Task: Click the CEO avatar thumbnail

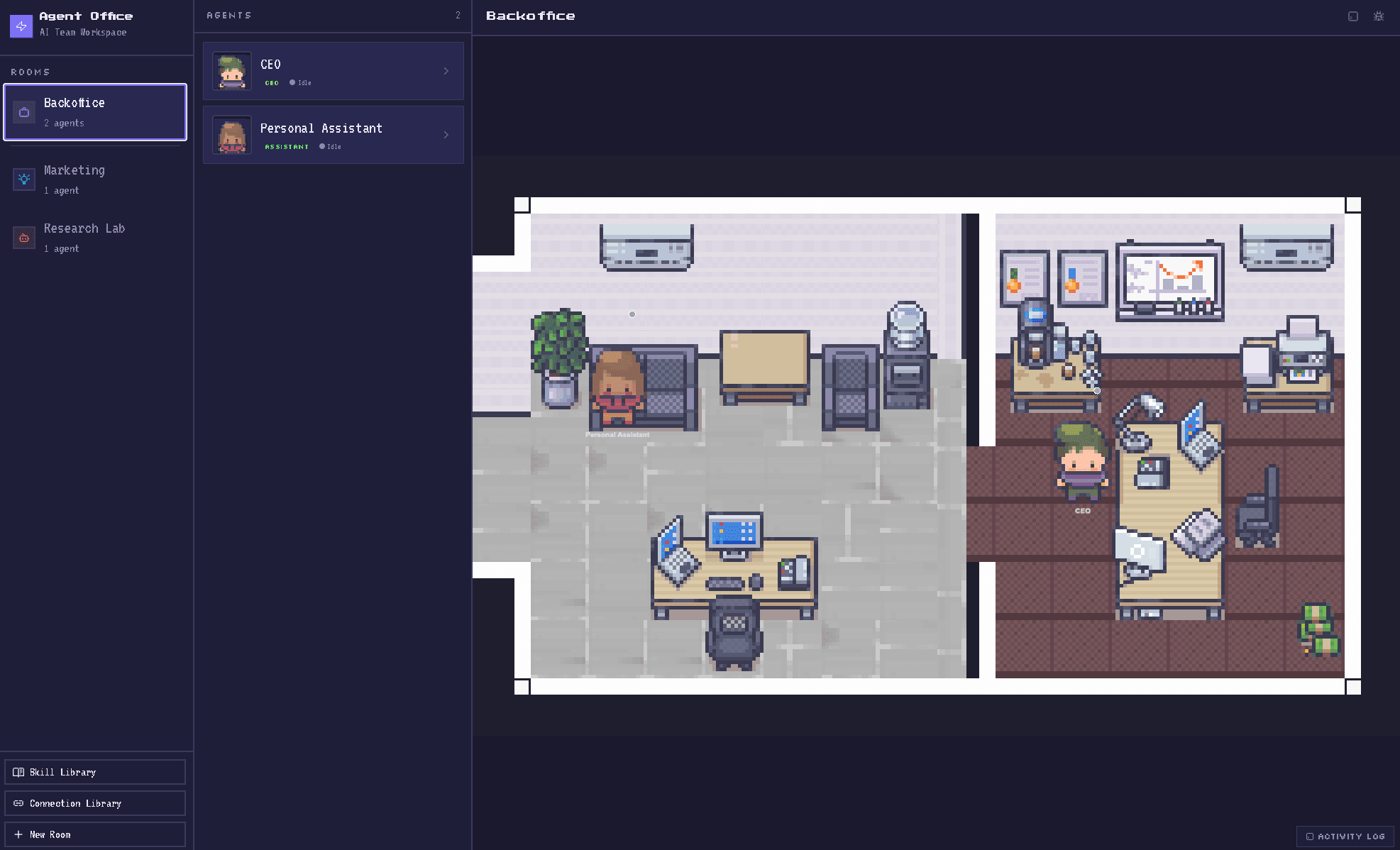Action: [231, 71]
